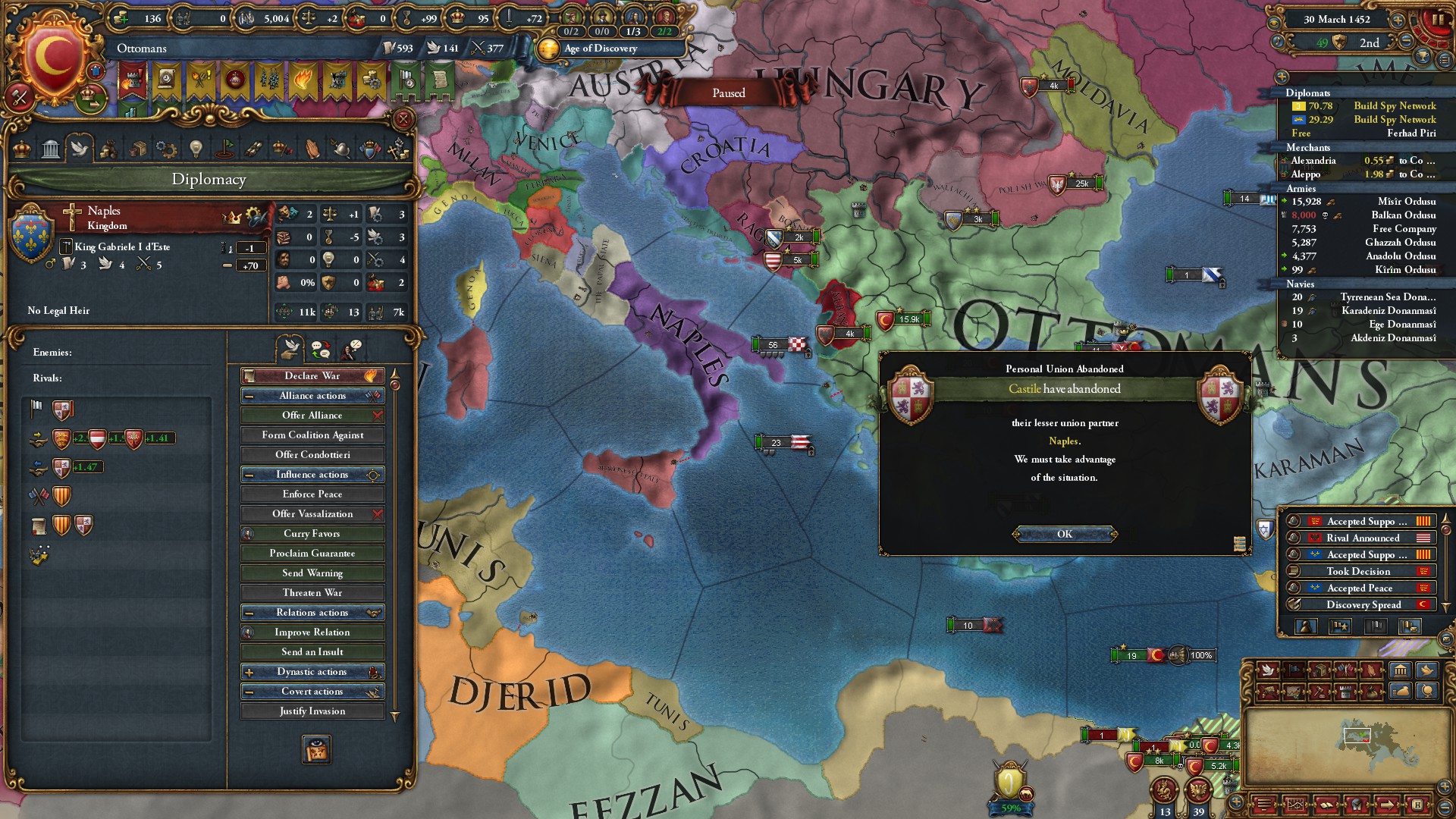This screenshot has height=819, width=1456.
Task: Click Improve Relation
Action: click(312, 632)
